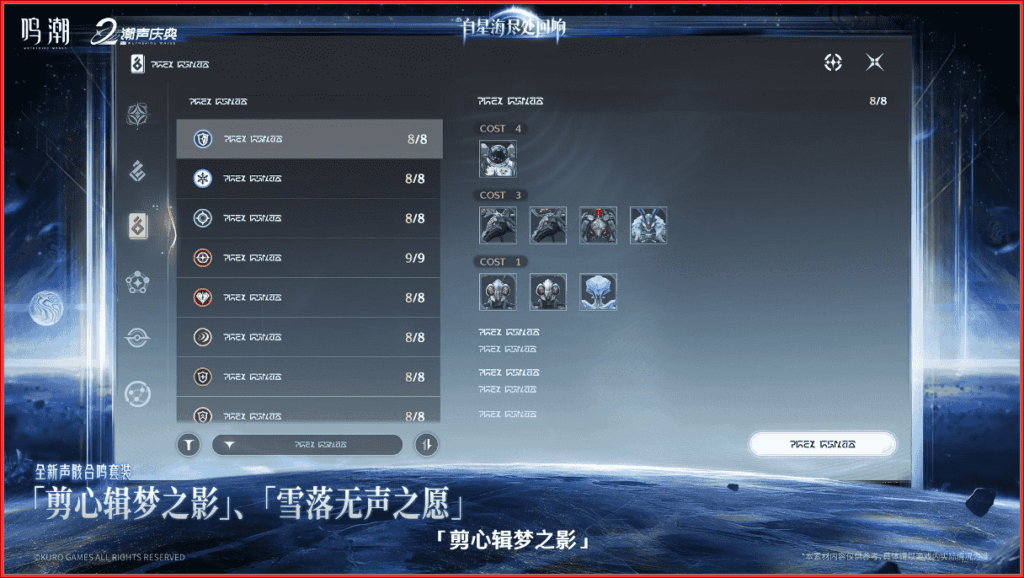Image resolution: width=1024 pixels, height=578 pixels.
Task: Switch to the card-shaped sidebar tab
Action: pyautogui.click(x=138, y=227)
